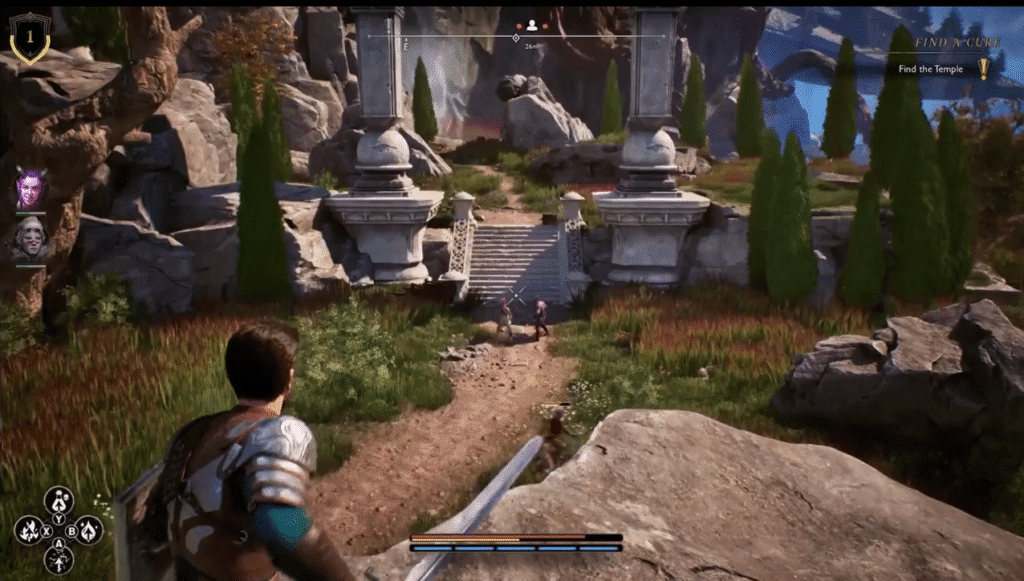Screen dimensions: 1024x581
Task: Click the yellow quest exclamation marker
Action: pos(983,68)
